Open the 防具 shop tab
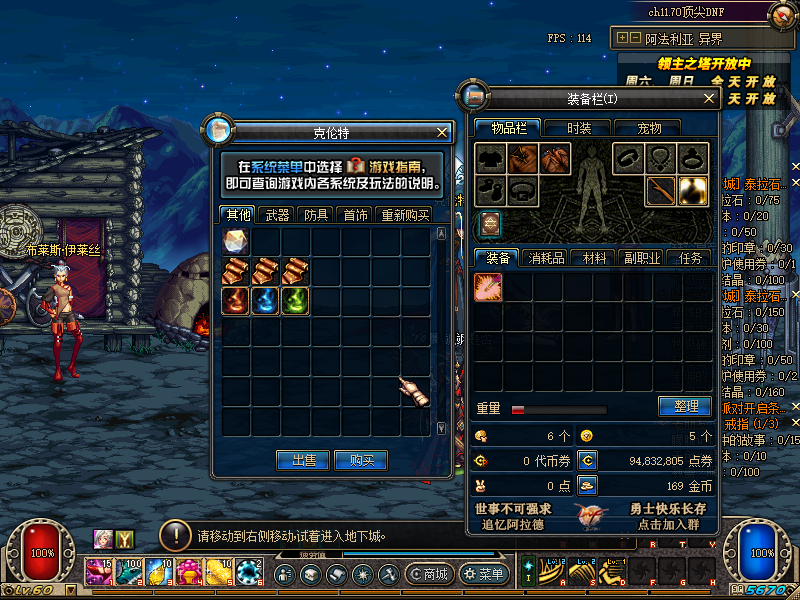800x600 pixels. click(316, 215)
